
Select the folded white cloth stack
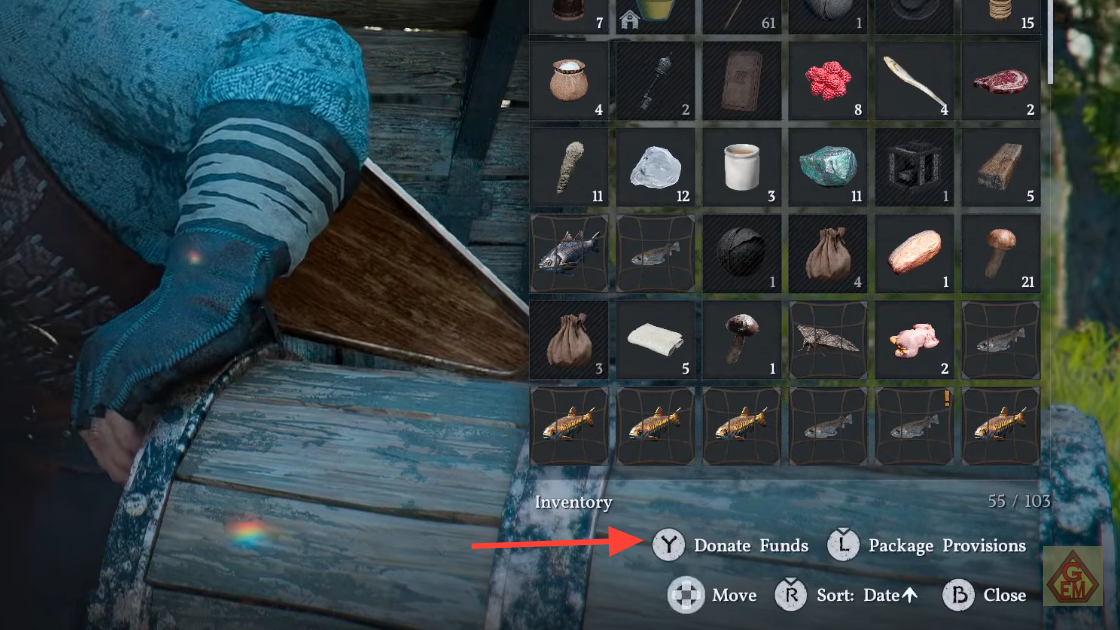click(x=655, y=340)
